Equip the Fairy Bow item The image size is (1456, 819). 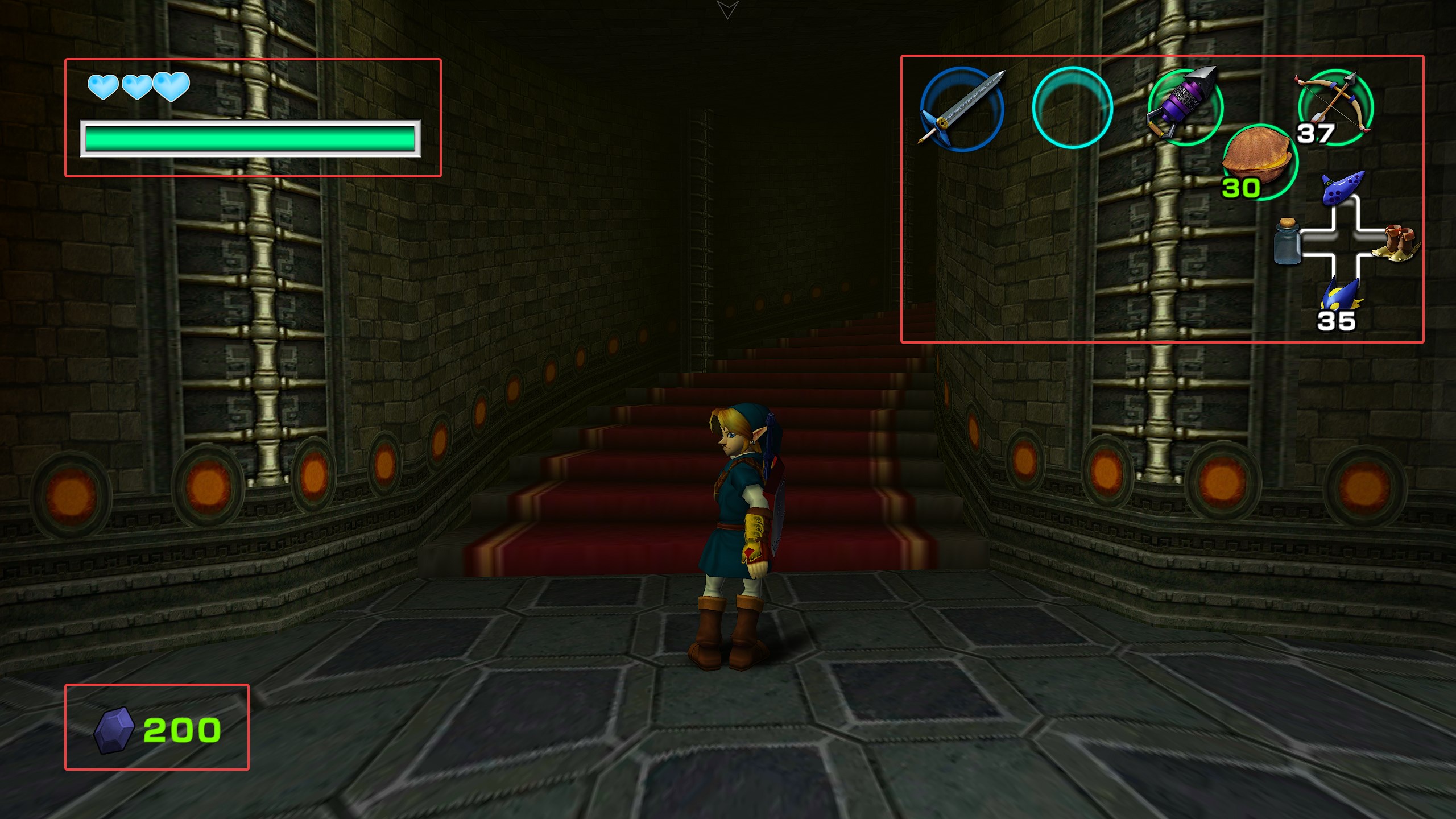pyautogui.click(x=1335, y=105)
